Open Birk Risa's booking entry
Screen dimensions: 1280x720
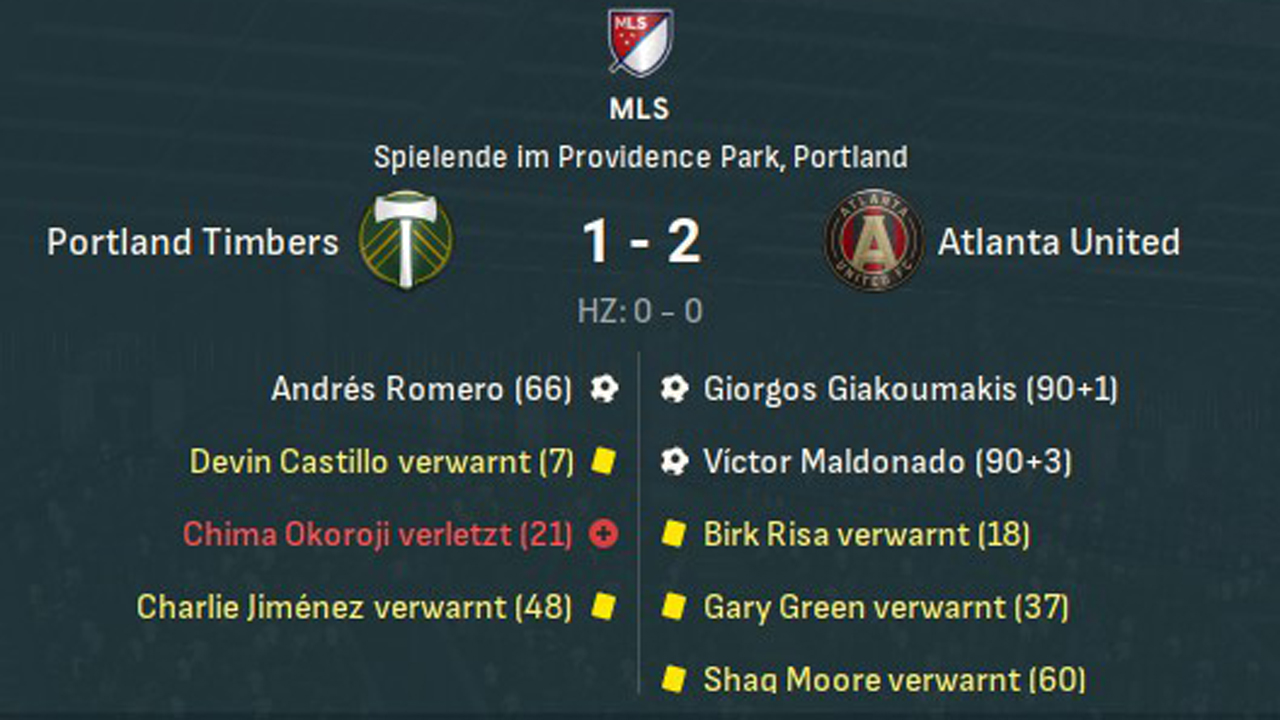tap(866, 534)
